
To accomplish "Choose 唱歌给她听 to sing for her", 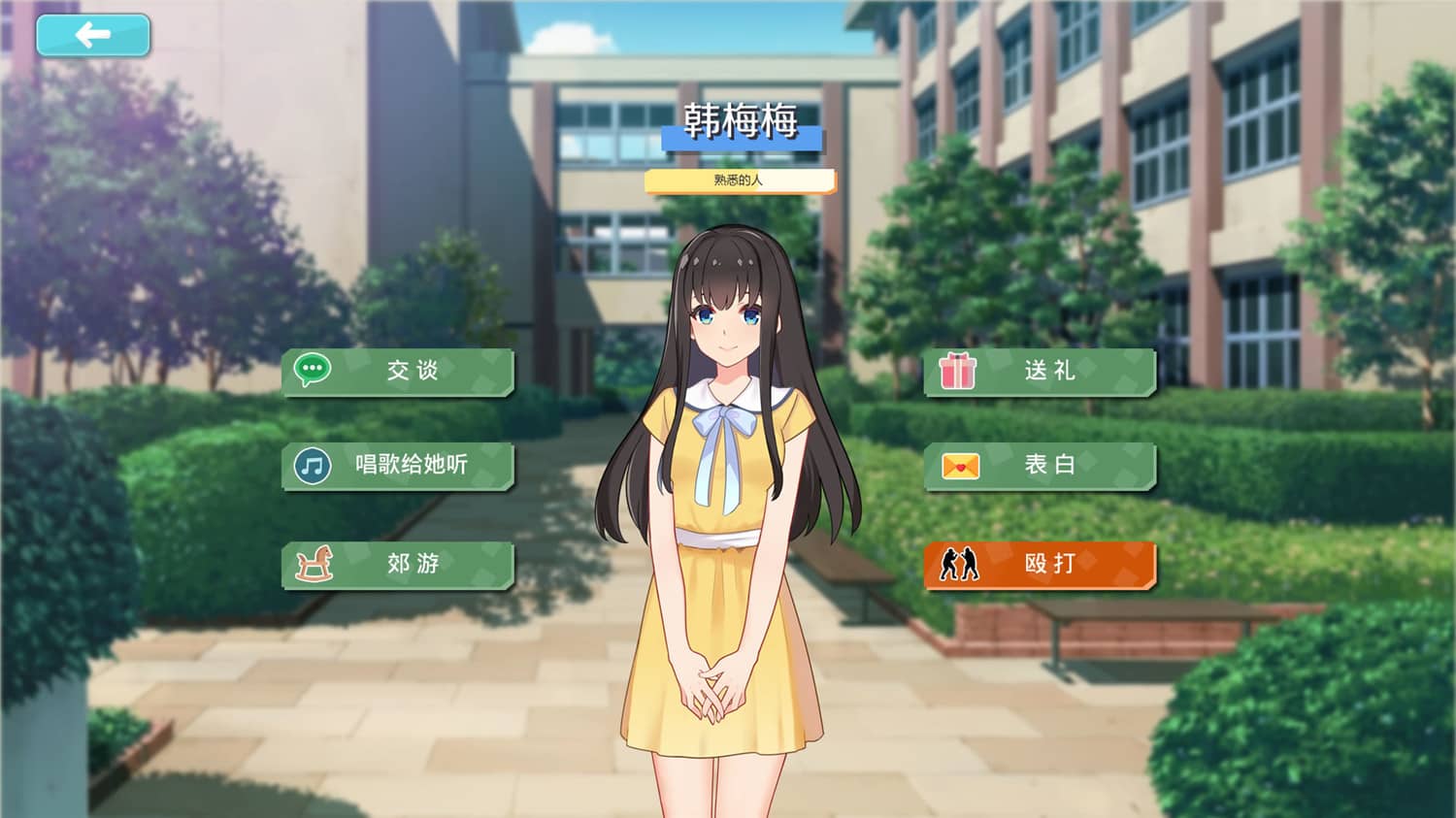I will pos(408,466).
